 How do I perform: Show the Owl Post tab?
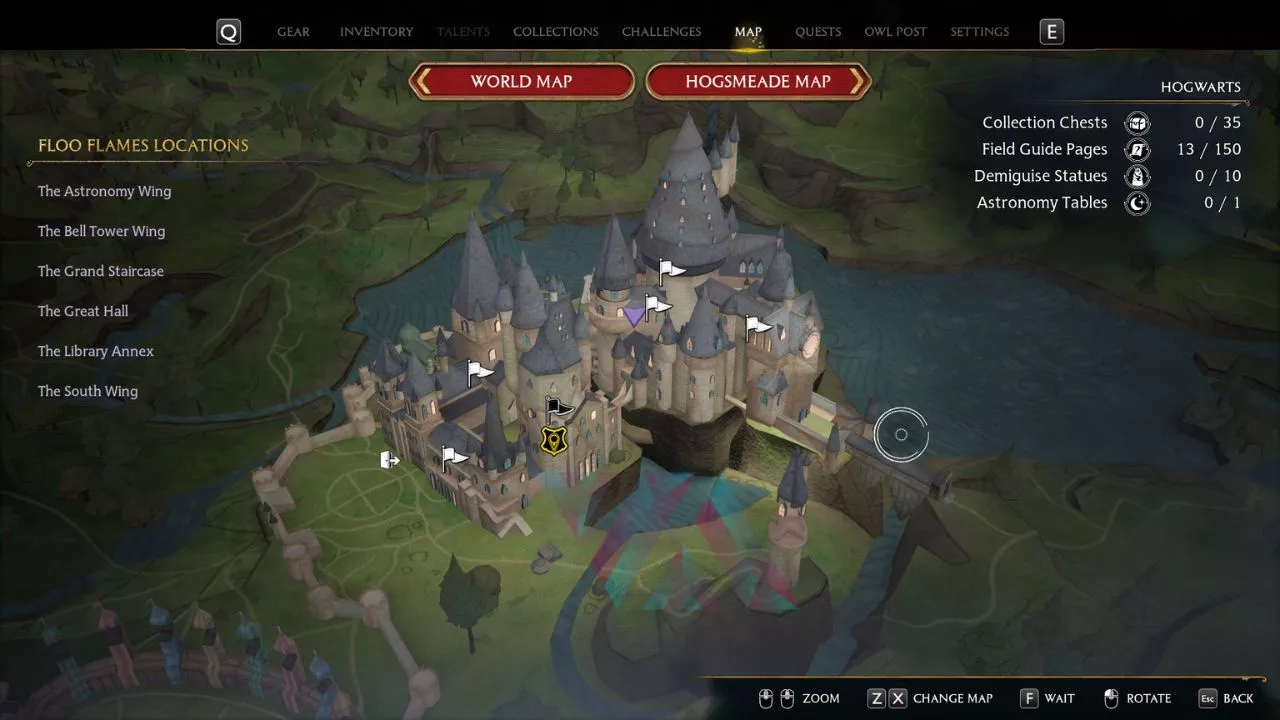(895, 32)
